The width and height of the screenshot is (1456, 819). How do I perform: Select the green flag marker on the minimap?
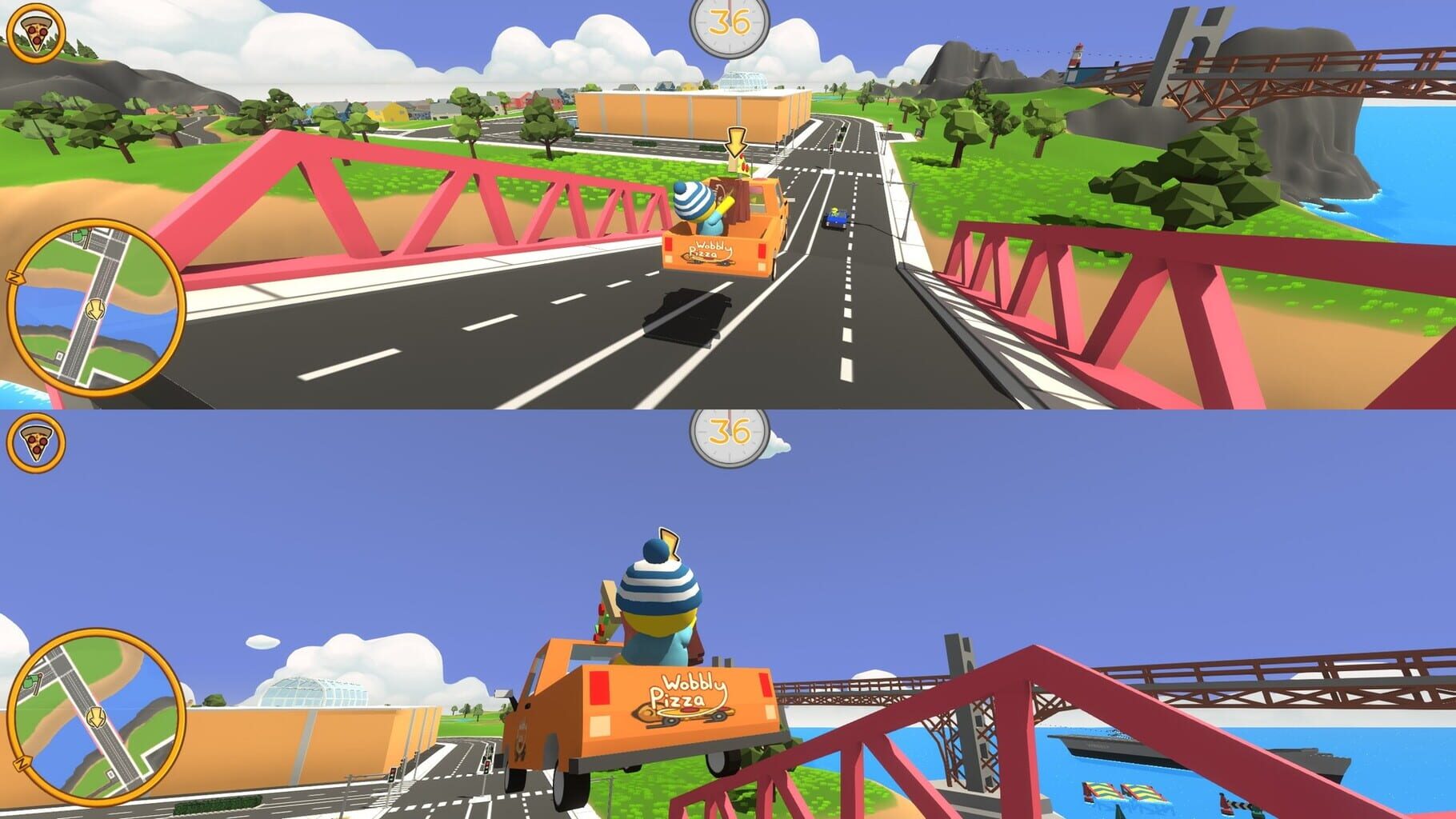(x=78, y=237)
